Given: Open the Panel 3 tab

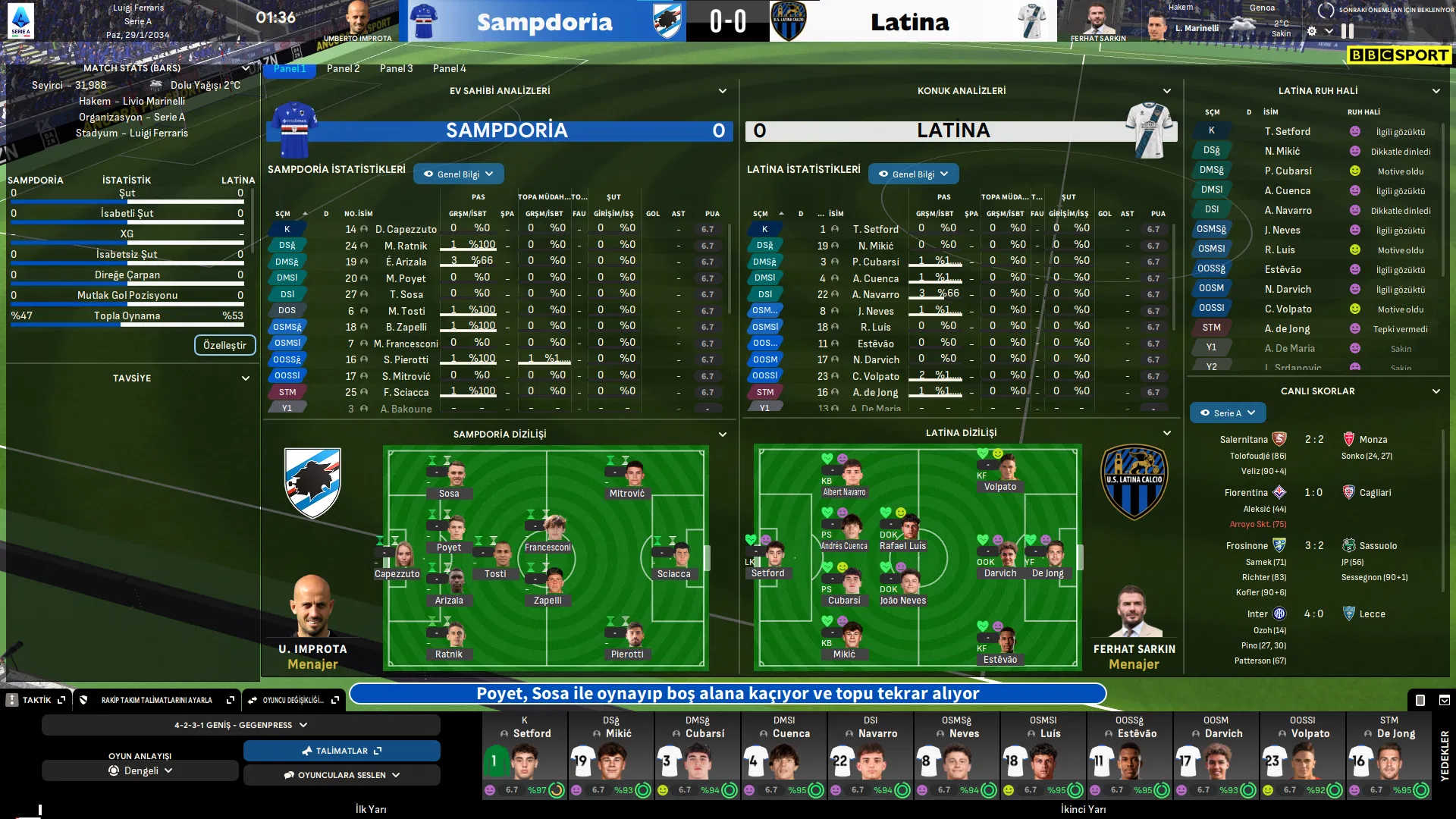Looking at the screenshot, I should pyautogui.click(x=396, y=68).
